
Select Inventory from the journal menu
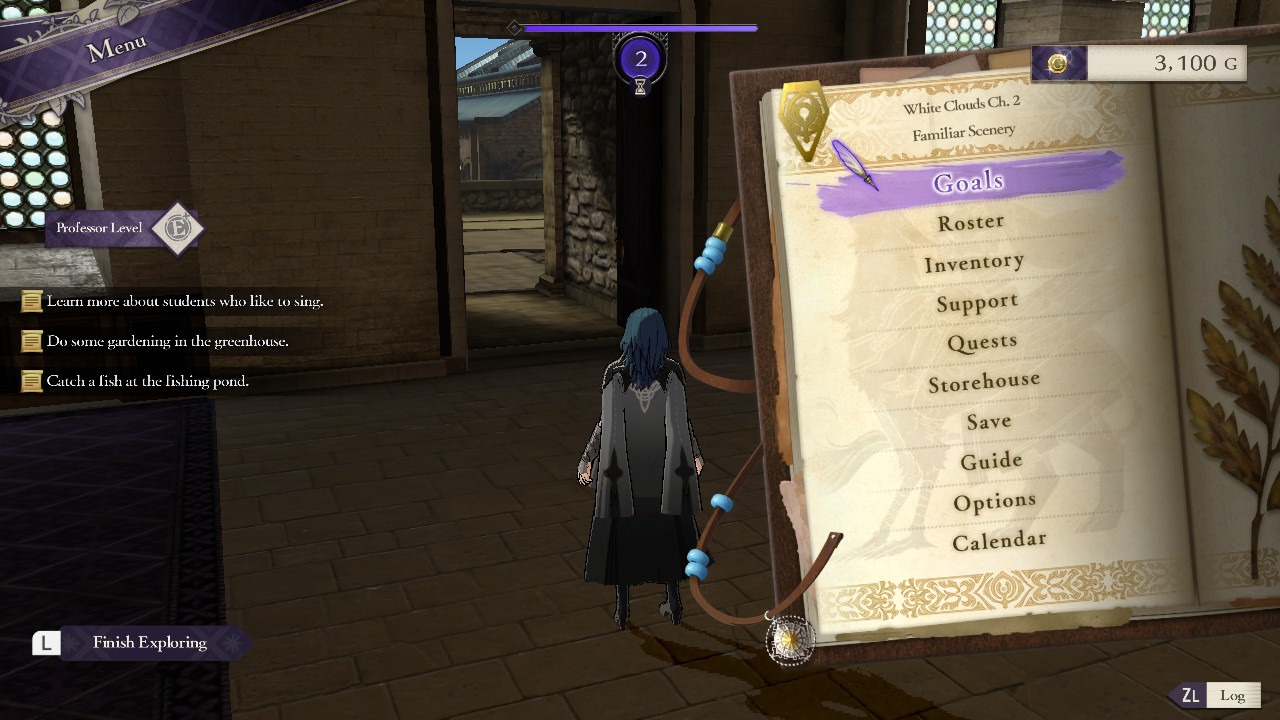[x=974, y=261]
